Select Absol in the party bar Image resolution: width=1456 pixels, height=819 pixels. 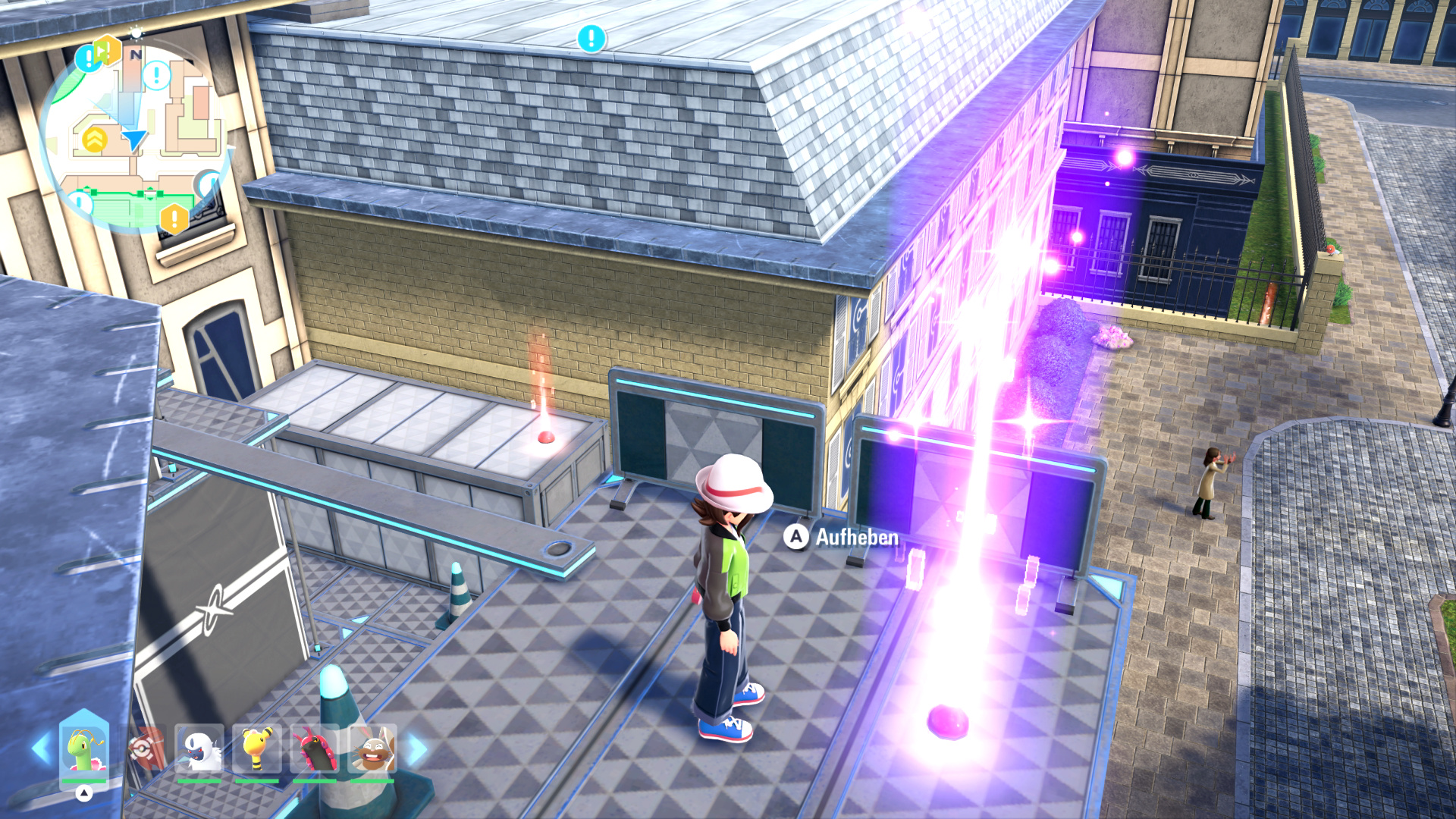(199, 749)
